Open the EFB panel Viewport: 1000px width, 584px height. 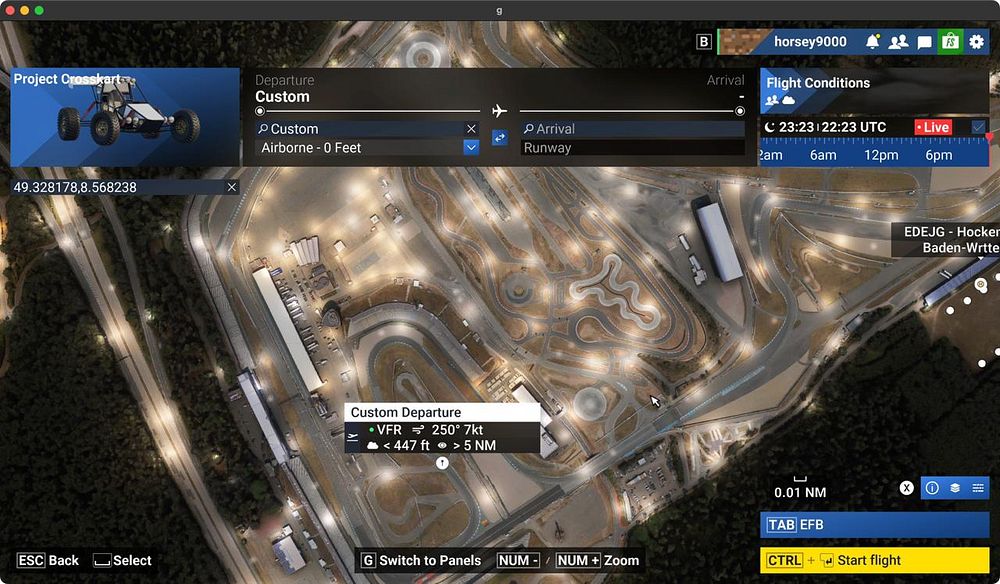(874, 524)
